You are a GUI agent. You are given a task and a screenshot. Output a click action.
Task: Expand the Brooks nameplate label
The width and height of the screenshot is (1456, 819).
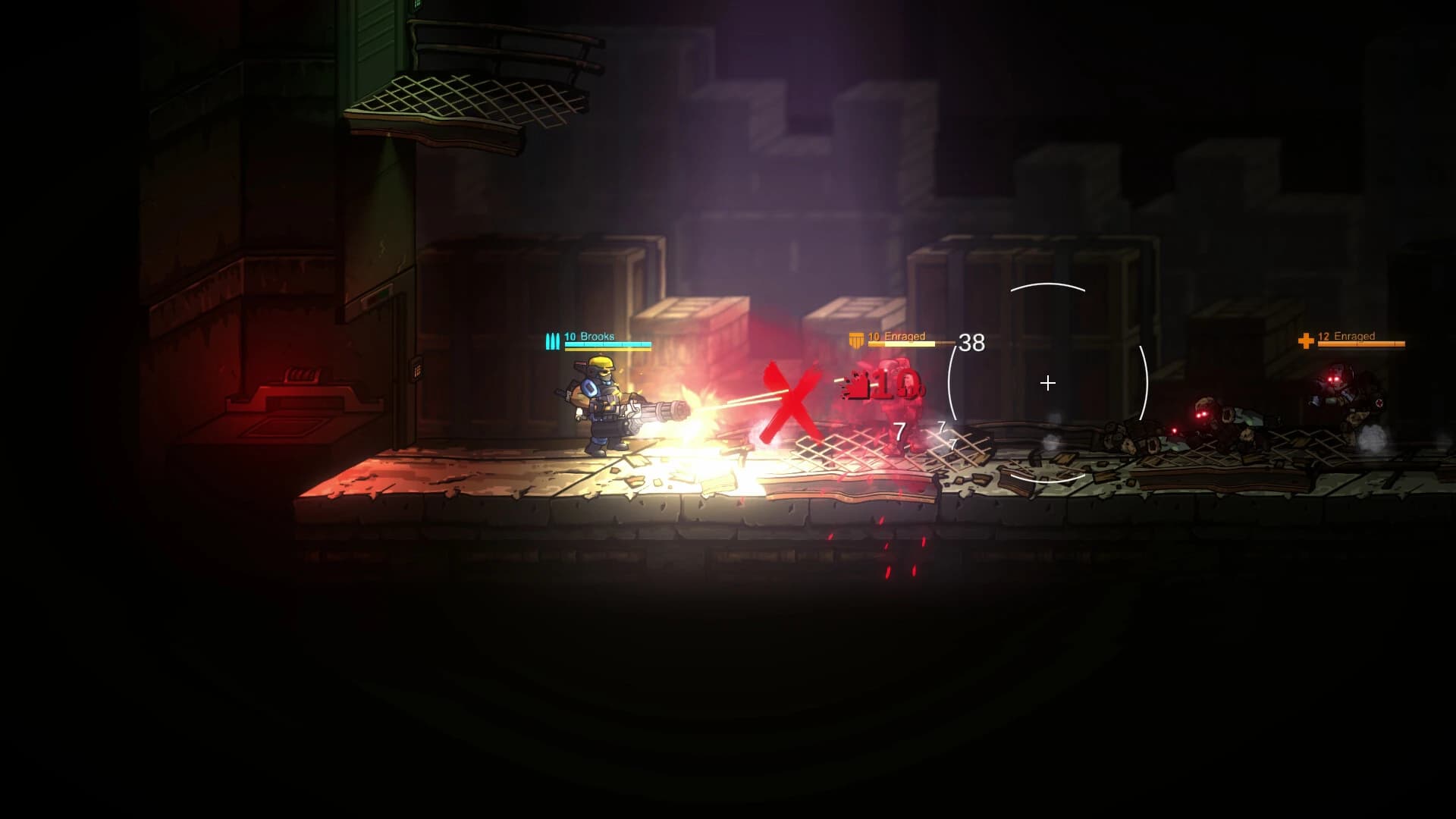(x=599, y=337)
